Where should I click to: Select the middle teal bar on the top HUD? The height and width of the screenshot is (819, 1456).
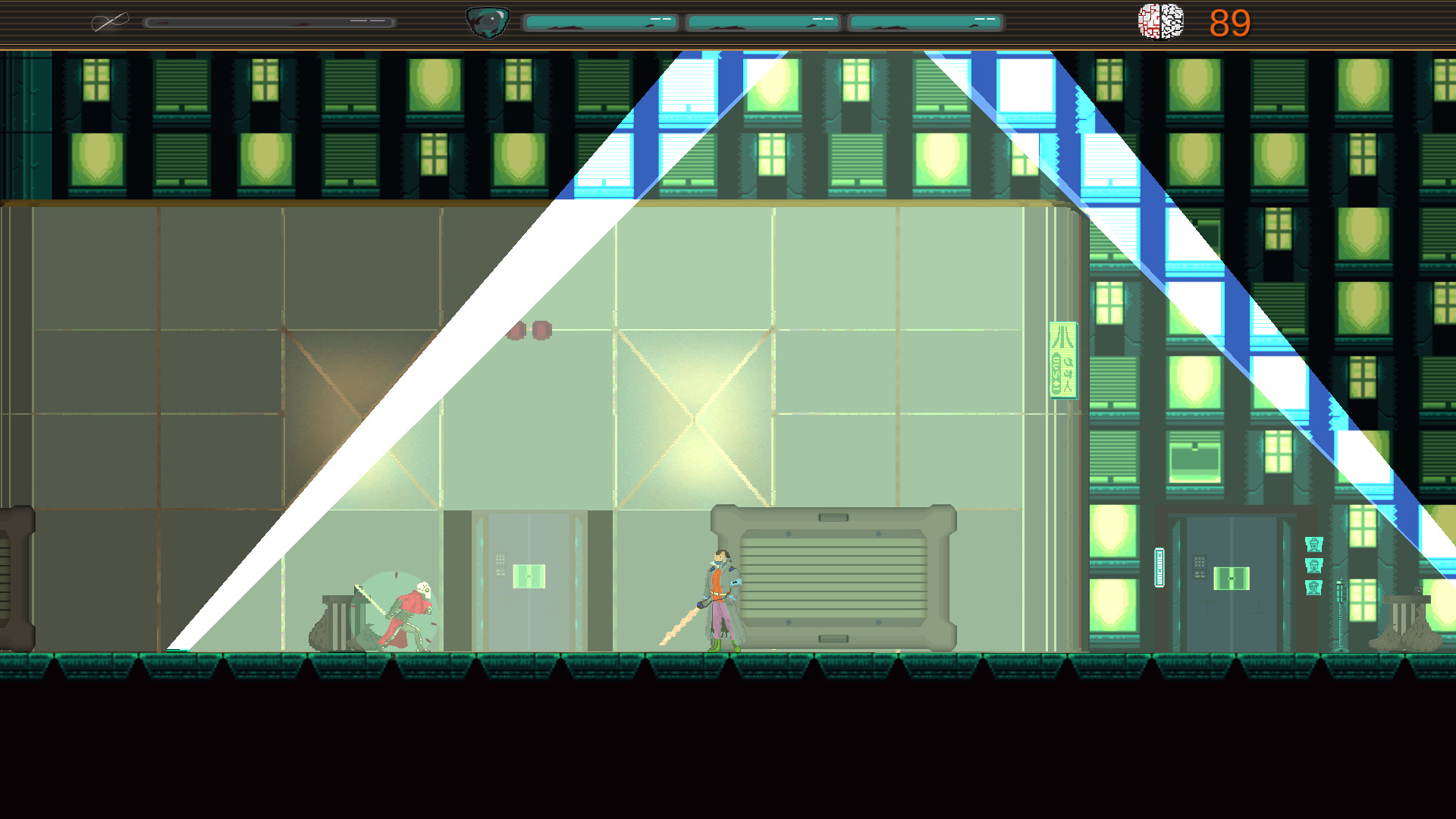point(762,21)
